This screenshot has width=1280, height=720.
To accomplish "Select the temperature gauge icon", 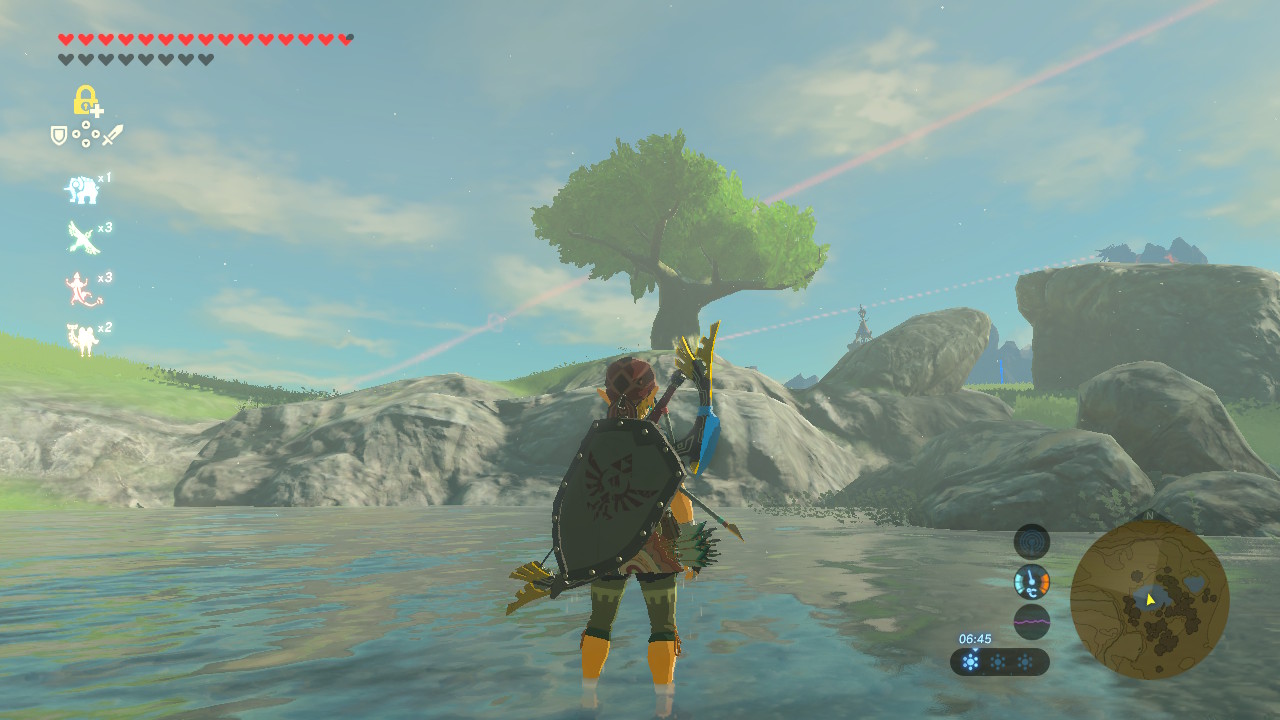I will (1032, 581).
